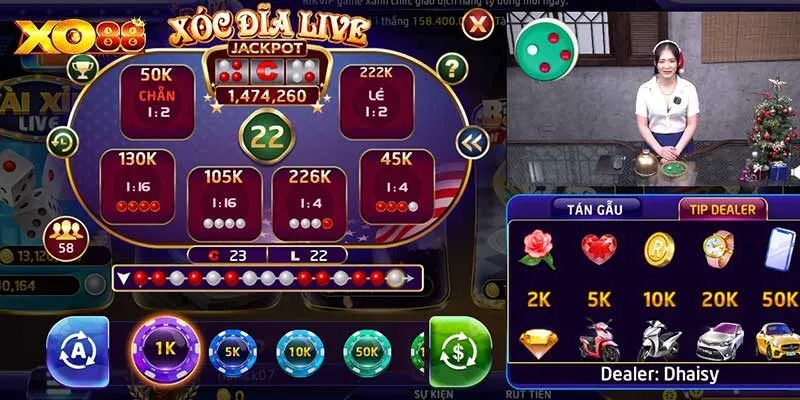The width and height of the screenshot is (800, 400).
Task: Open the bet history clock icon
Action: pyautogui.click(x=63, y=141)
